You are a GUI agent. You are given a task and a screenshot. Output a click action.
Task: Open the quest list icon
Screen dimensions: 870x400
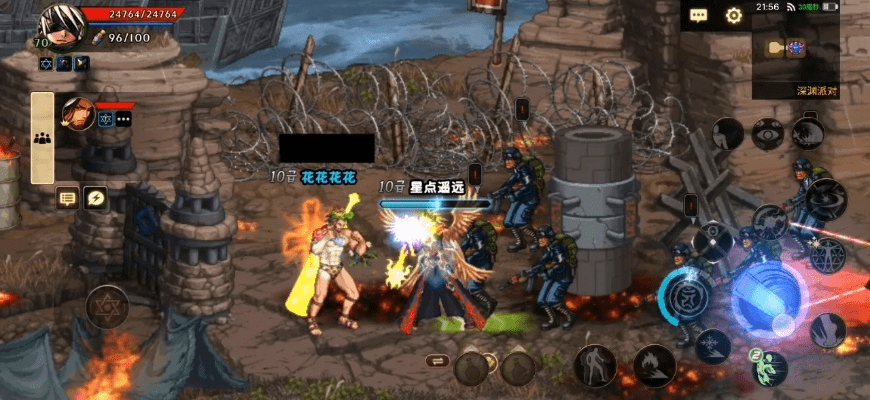[x=68, y=197]
